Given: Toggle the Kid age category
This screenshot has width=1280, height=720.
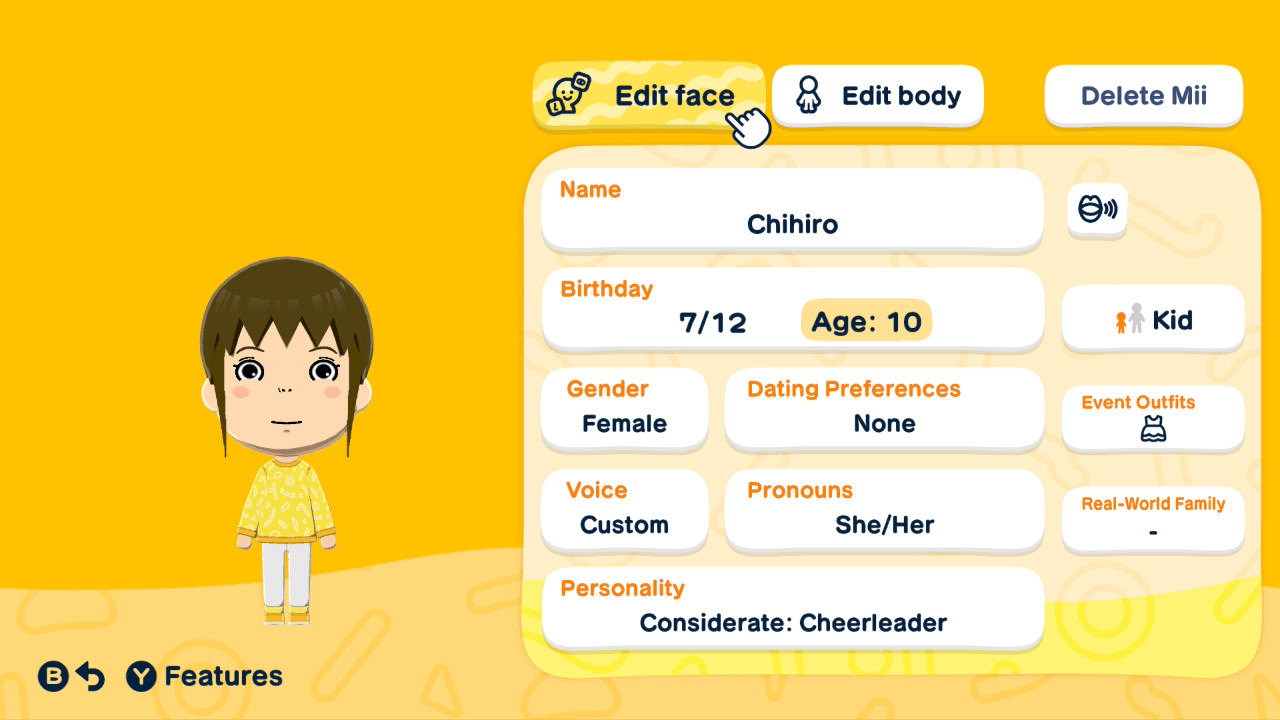Looking at the screenshot, I should coord(1152,319).
